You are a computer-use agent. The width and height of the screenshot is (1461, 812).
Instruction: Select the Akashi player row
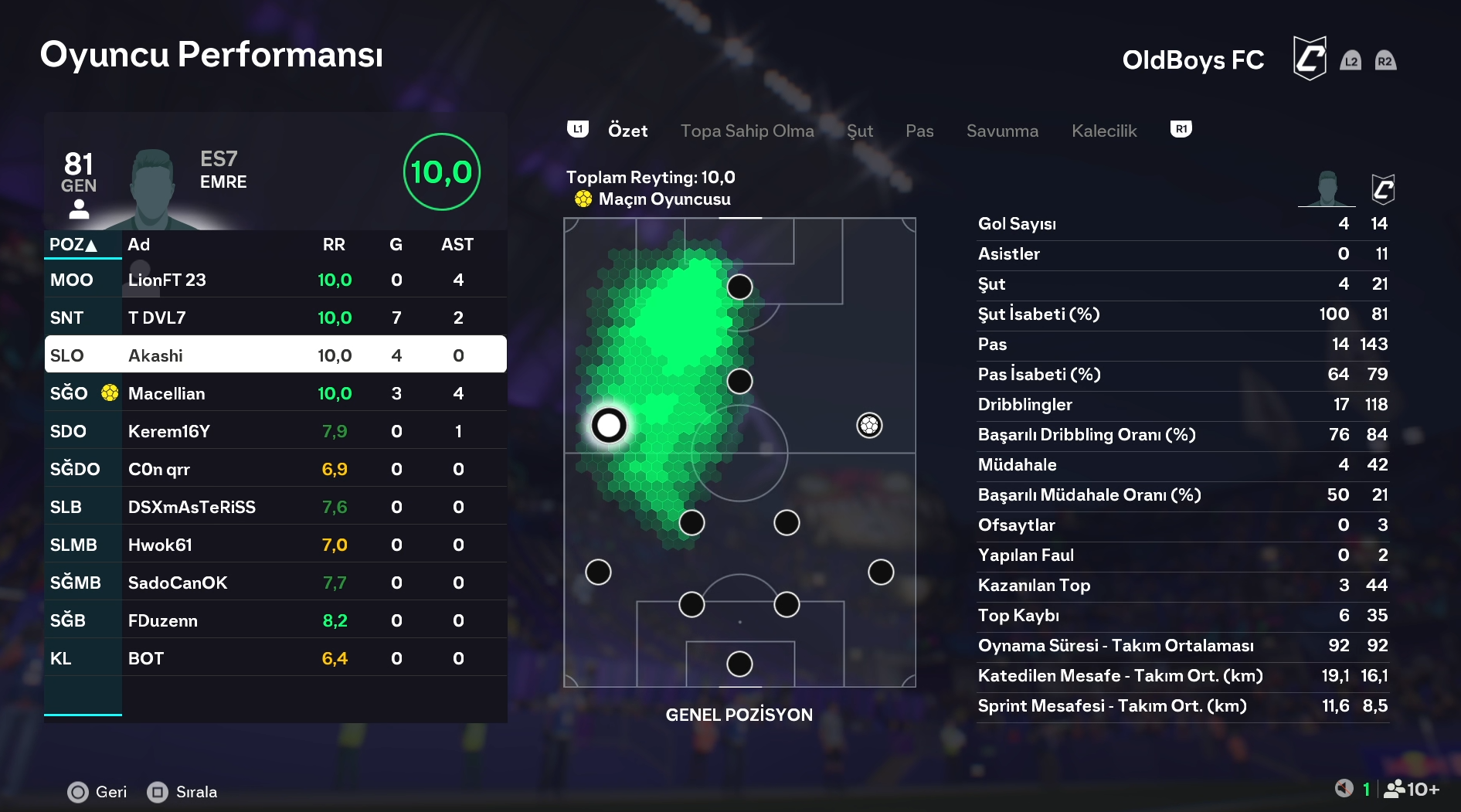pos(275,355)
